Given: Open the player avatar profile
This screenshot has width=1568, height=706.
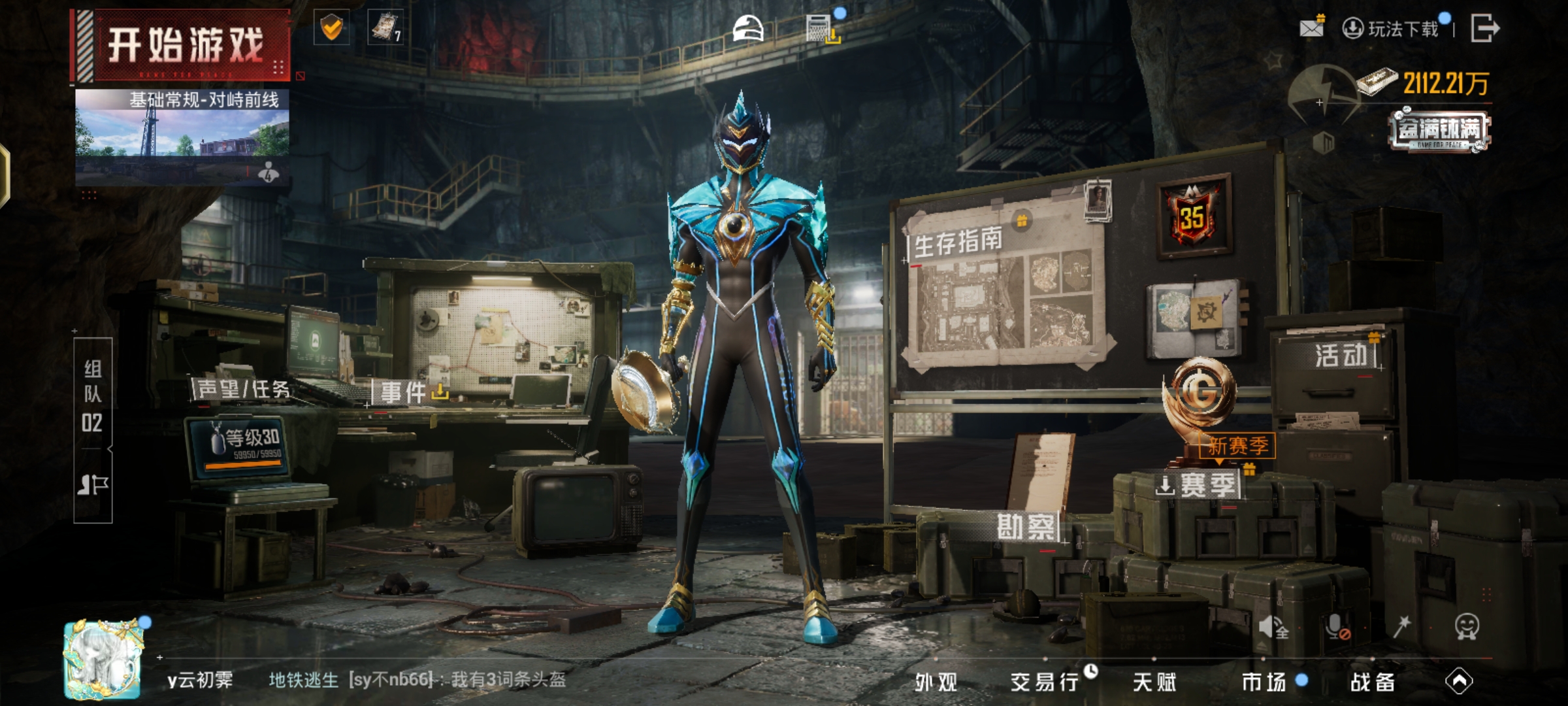Looking at the screenshot, I should (103, 659).
